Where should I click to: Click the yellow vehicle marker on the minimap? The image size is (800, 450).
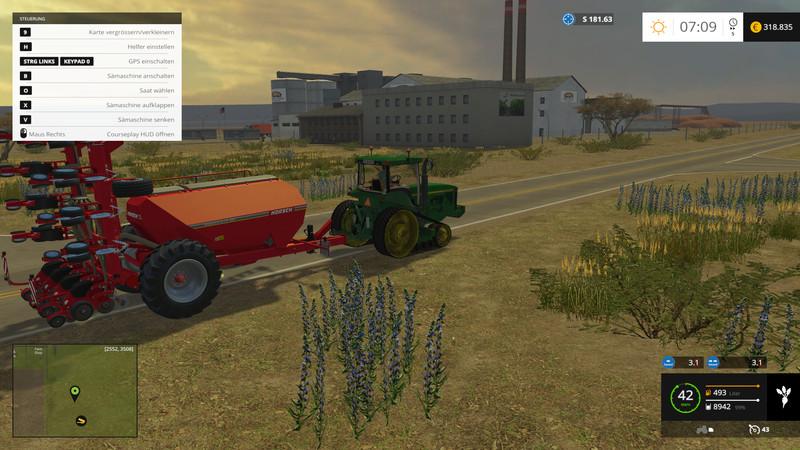click(x=80, y=419)
